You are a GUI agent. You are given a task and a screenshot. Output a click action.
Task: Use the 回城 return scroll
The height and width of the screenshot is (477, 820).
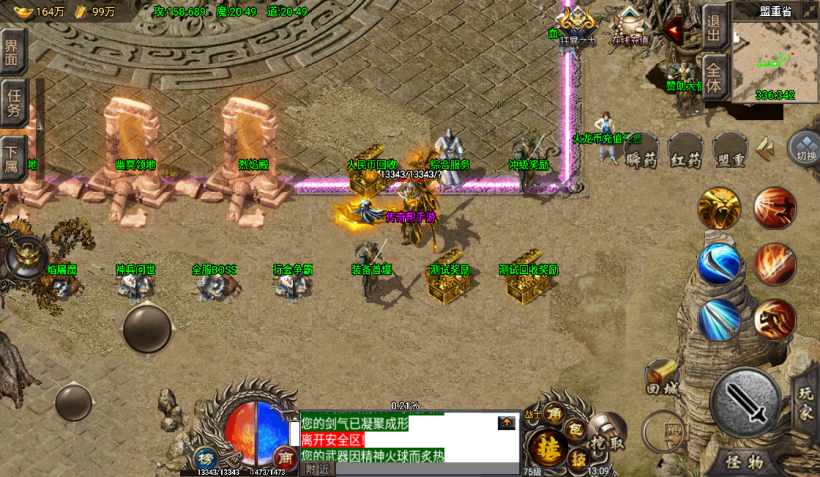pyautogui.click(x=662, y=378)
